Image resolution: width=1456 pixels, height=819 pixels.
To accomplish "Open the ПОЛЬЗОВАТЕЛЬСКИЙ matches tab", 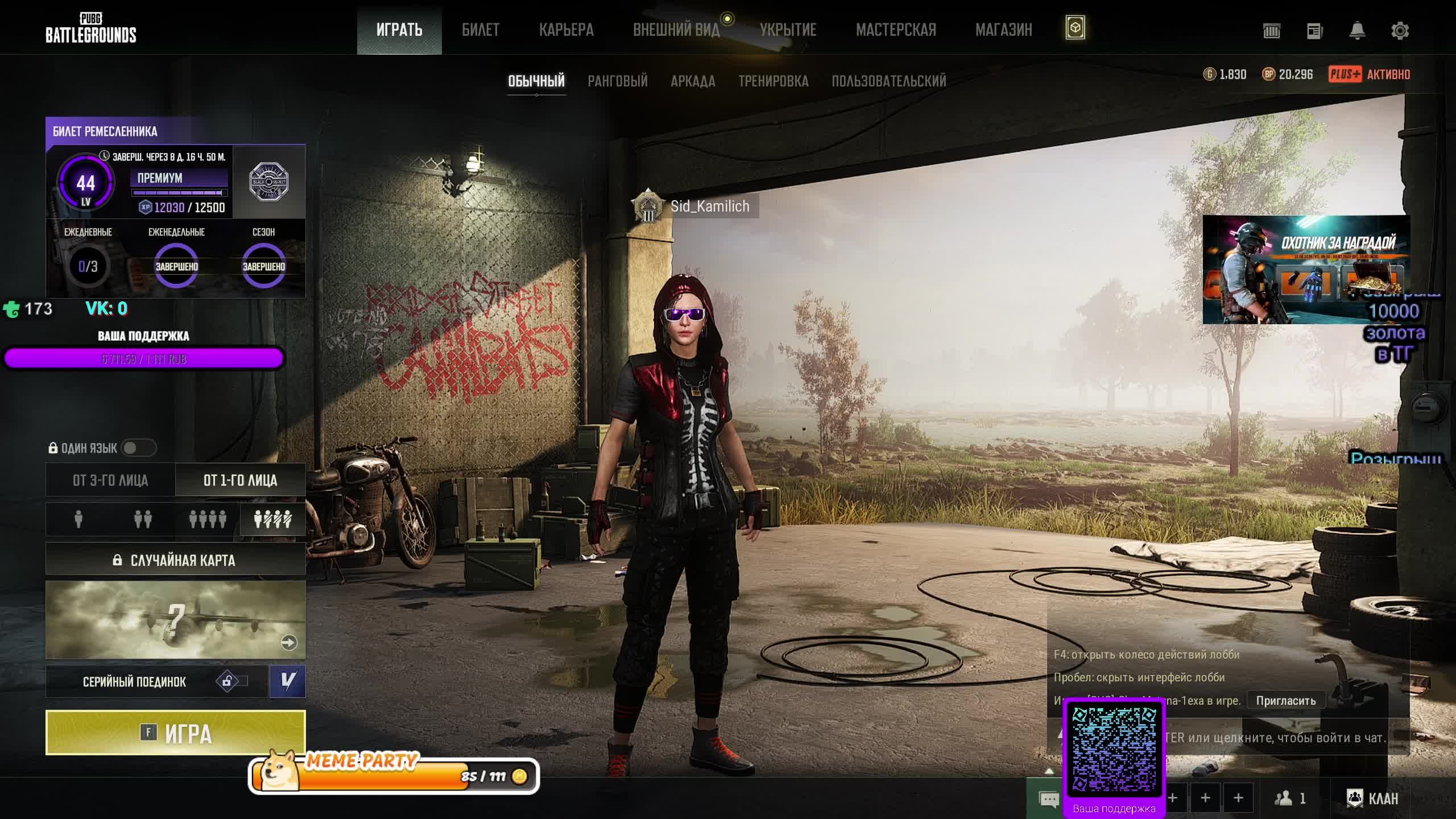I will (x=888, y=81).
